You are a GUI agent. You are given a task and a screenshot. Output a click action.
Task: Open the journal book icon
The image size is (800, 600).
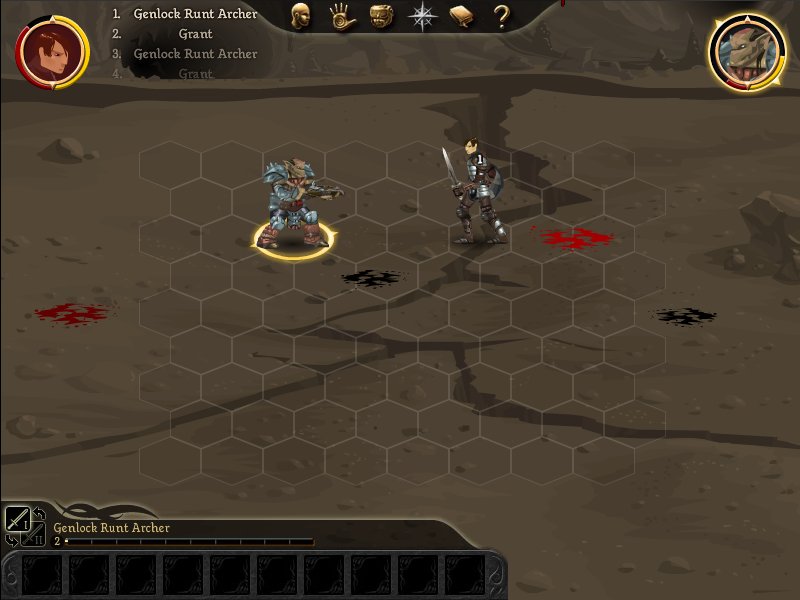[x=462, y=15]
